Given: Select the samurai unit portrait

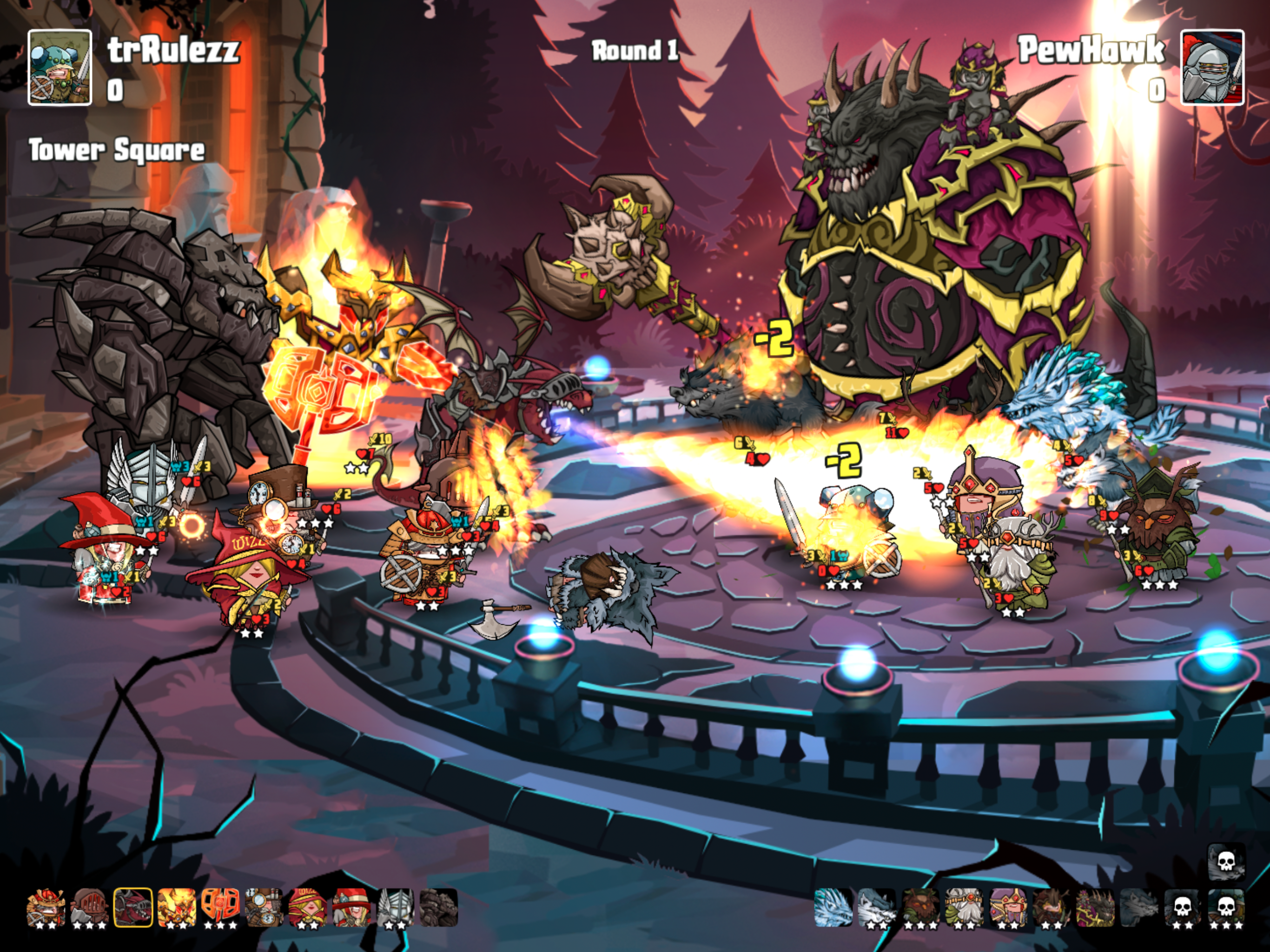Looking at the screenshot, I should tap(46, 907).
